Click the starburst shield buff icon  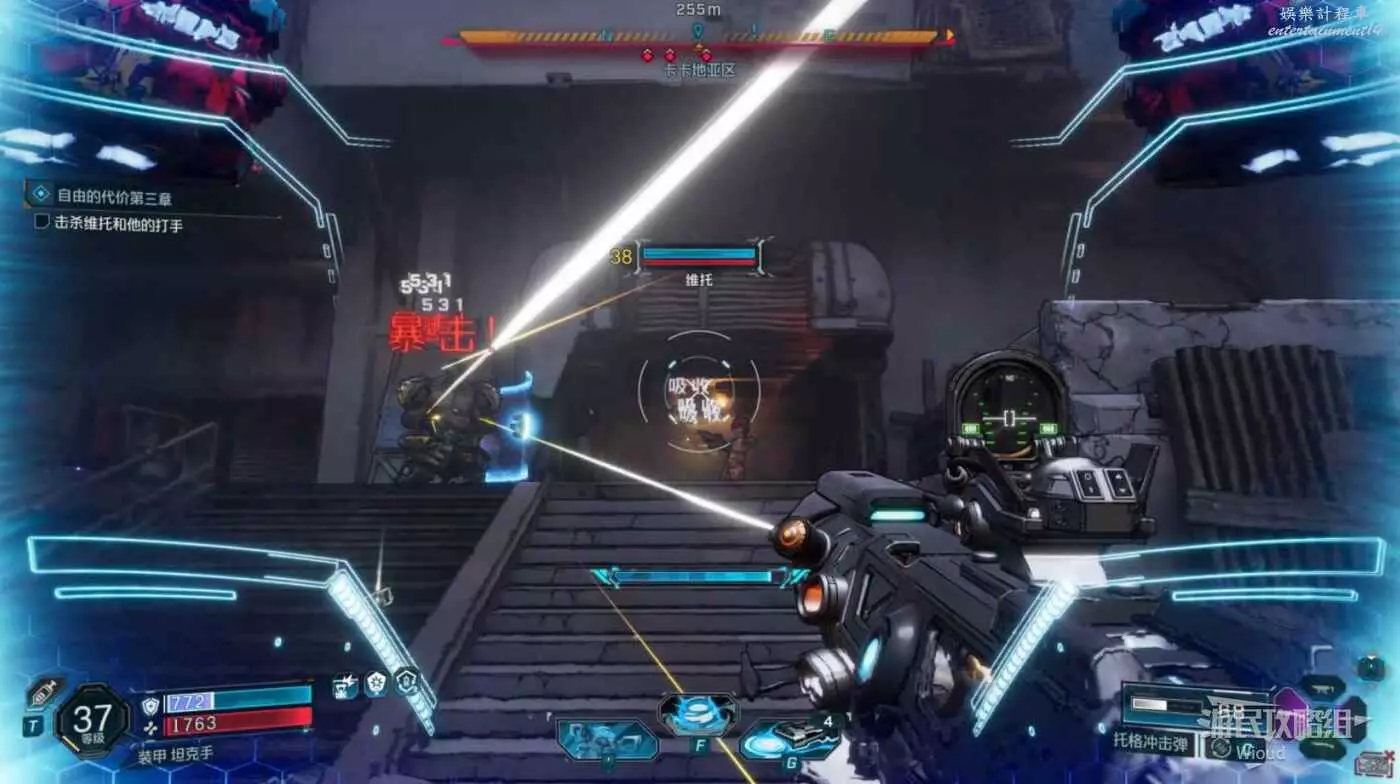pyautogui.click(x=376, y=684)
